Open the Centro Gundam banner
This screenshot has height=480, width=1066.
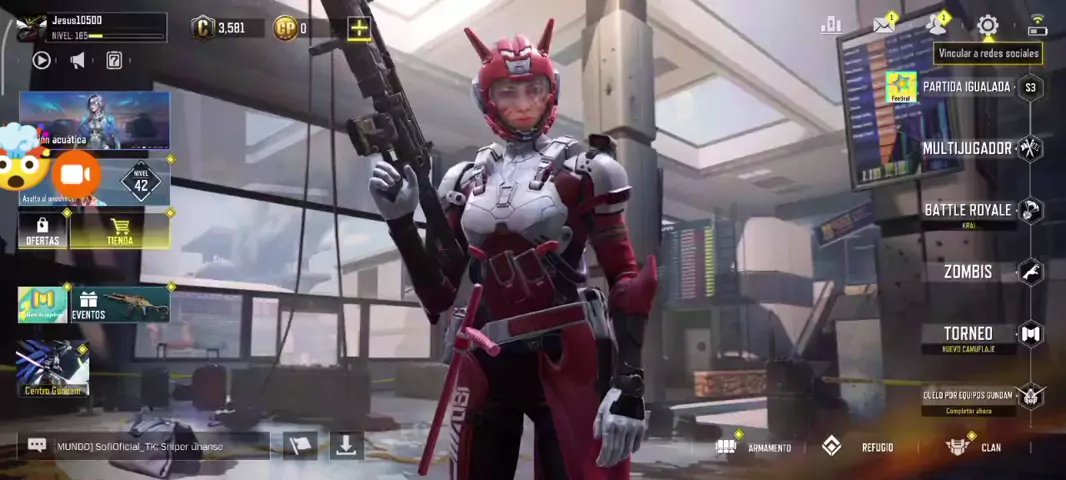pyautogui.click(x=52, y=368)
